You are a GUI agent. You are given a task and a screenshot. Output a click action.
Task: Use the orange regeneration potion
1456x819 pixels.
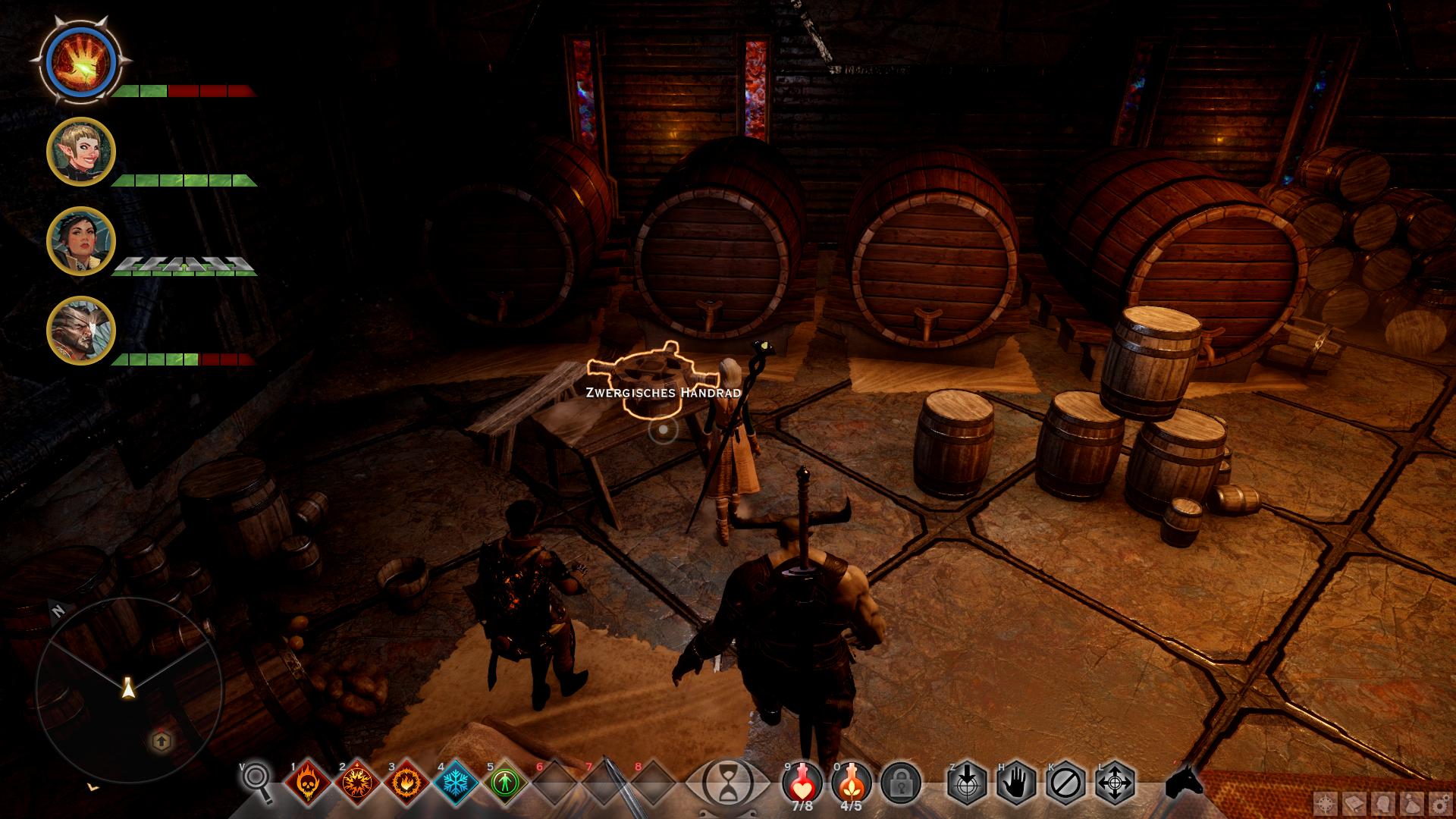click(x=851, y=781)
